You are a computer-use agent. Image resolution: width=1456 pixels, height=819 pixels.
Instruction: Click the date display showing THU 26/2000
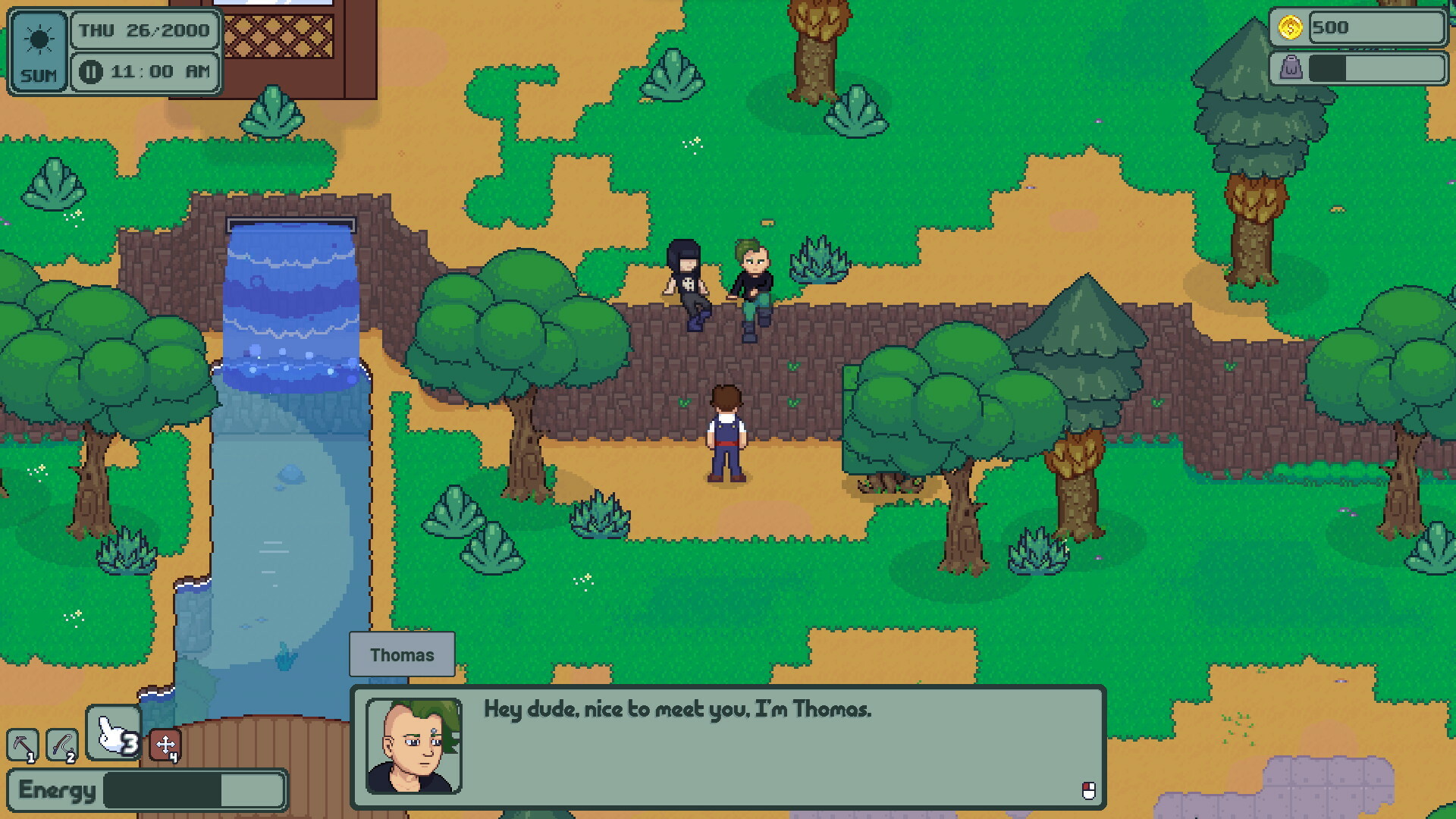(144, 31)
